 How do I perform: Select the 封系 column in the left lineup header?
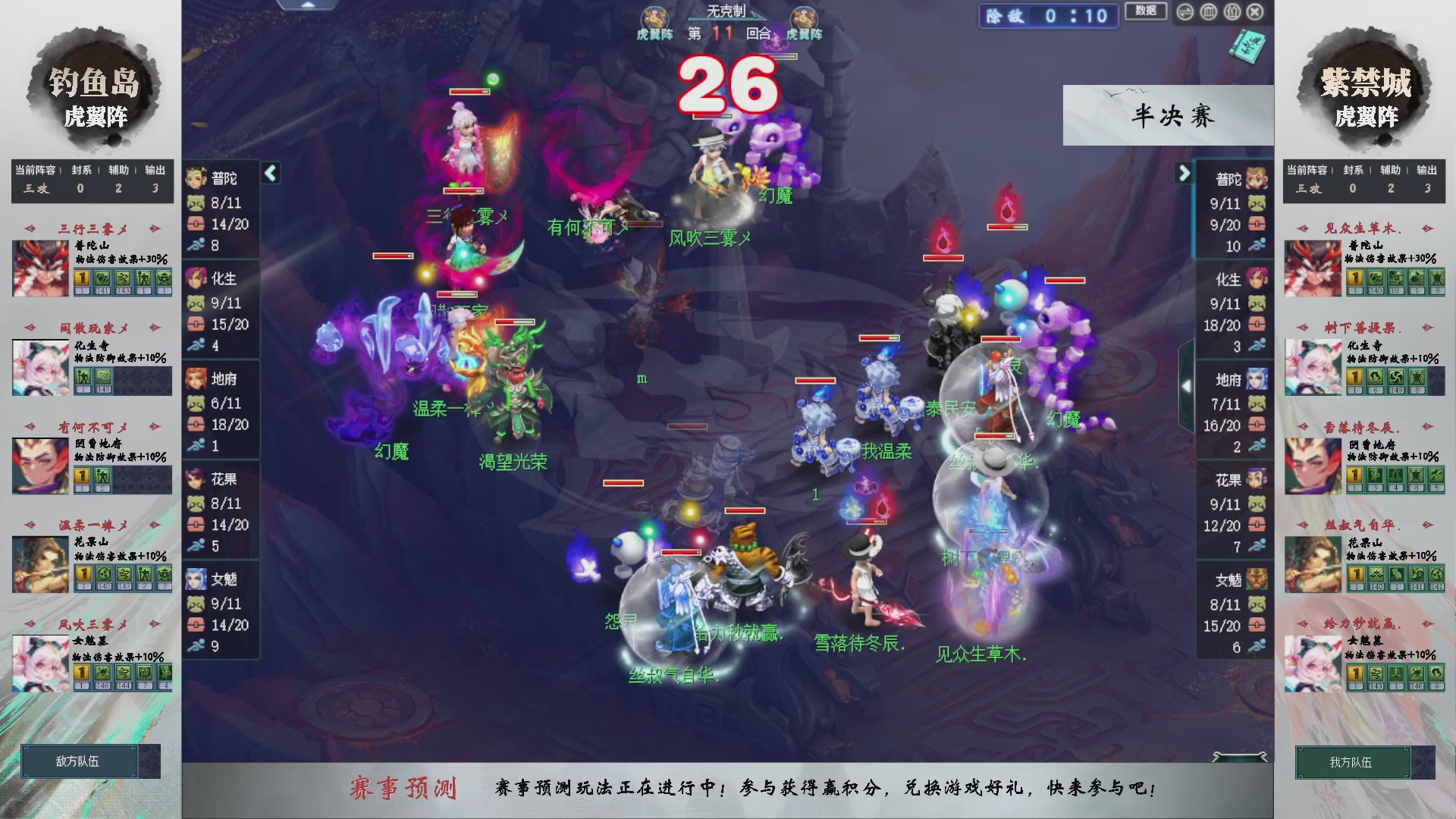pos(80,171)
